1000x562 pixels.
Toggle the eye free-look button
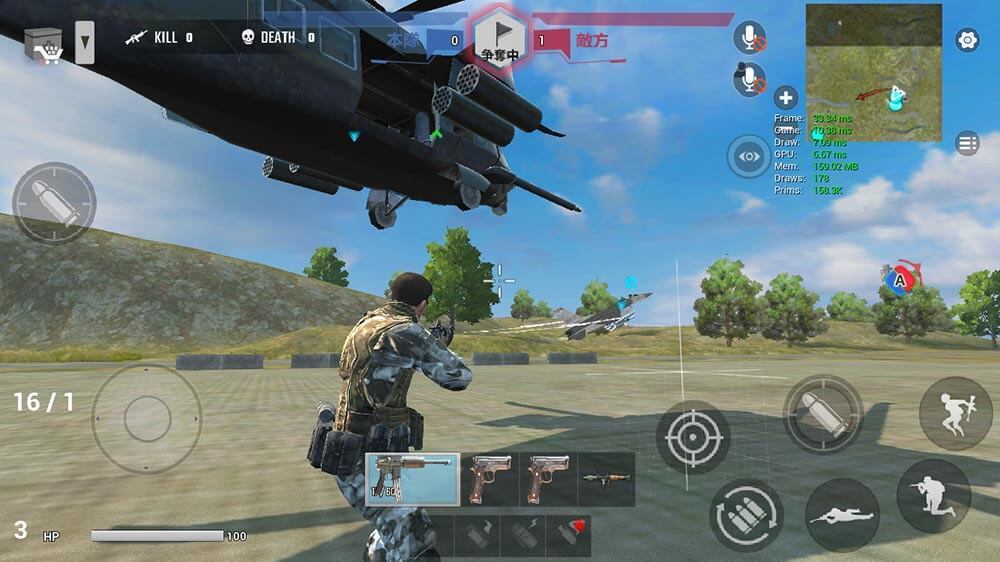[x=749, y=156]
